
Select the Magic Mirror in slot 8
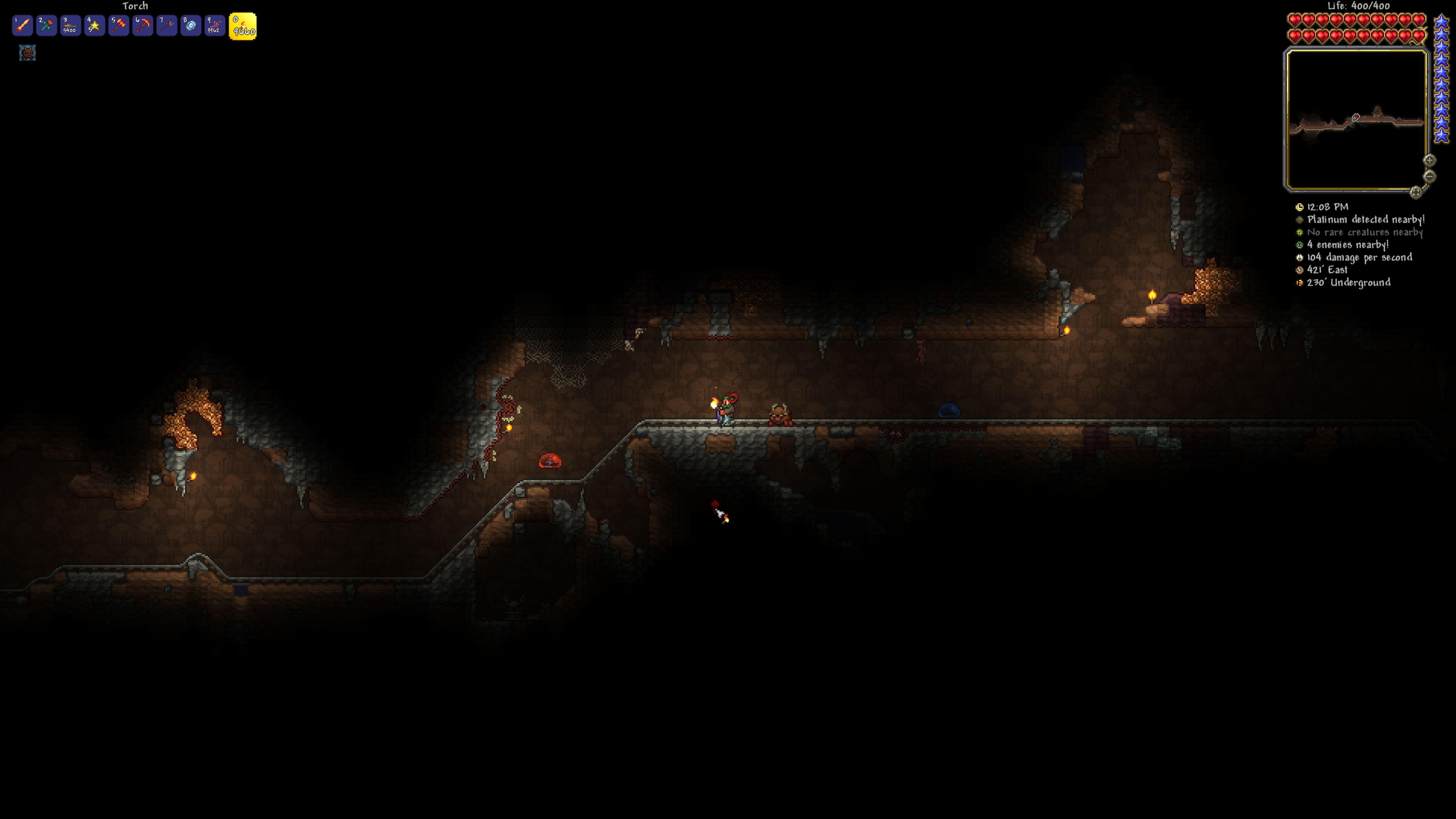pyautogui.click(x=190, y=26)
